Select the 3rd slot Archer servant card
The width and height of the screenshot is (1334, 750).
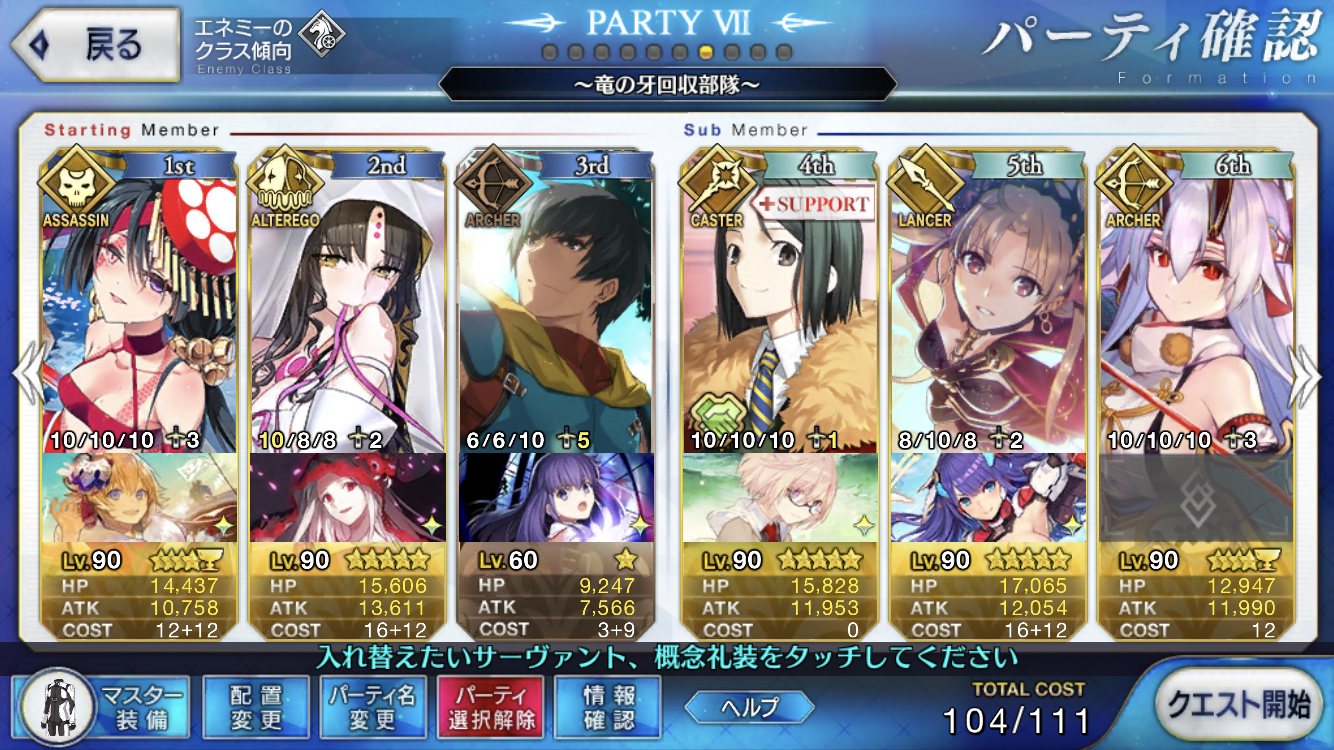click(556, 310)
